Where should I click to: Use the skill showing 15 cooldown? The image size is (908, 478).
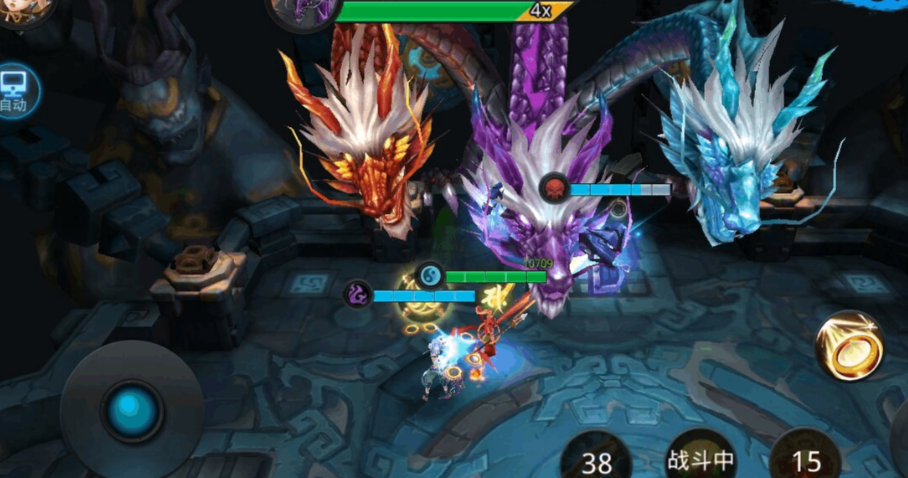tap(806, 456)
